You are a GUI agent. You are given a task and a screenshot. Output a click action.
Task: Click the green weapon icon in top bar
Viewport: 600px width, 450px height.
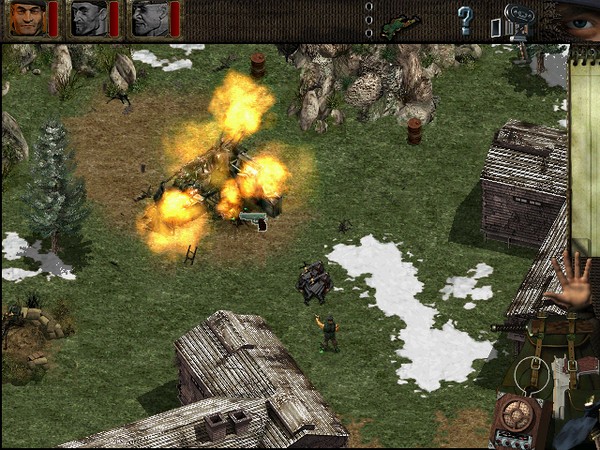[x=400, y=20]
